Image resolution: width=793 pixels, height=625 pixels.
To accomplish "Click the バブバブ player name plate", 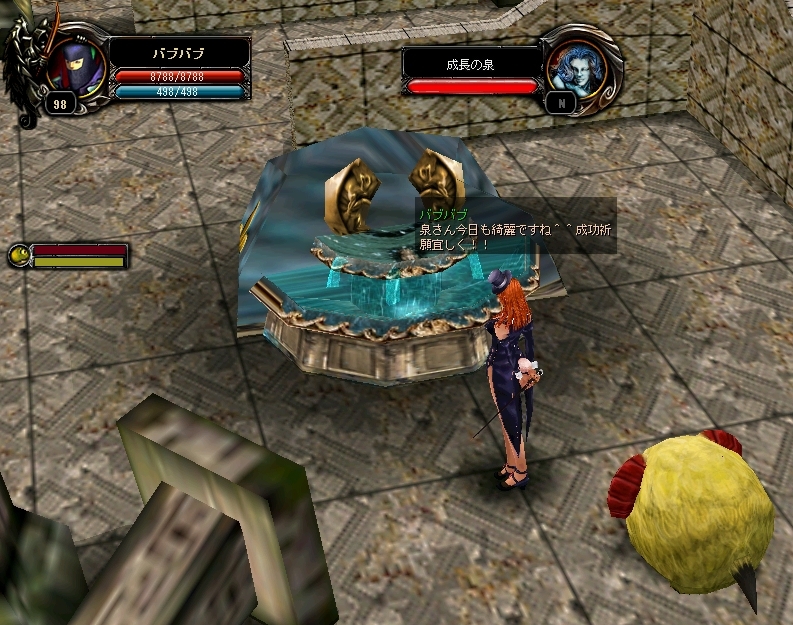I will tap(179, 52).
